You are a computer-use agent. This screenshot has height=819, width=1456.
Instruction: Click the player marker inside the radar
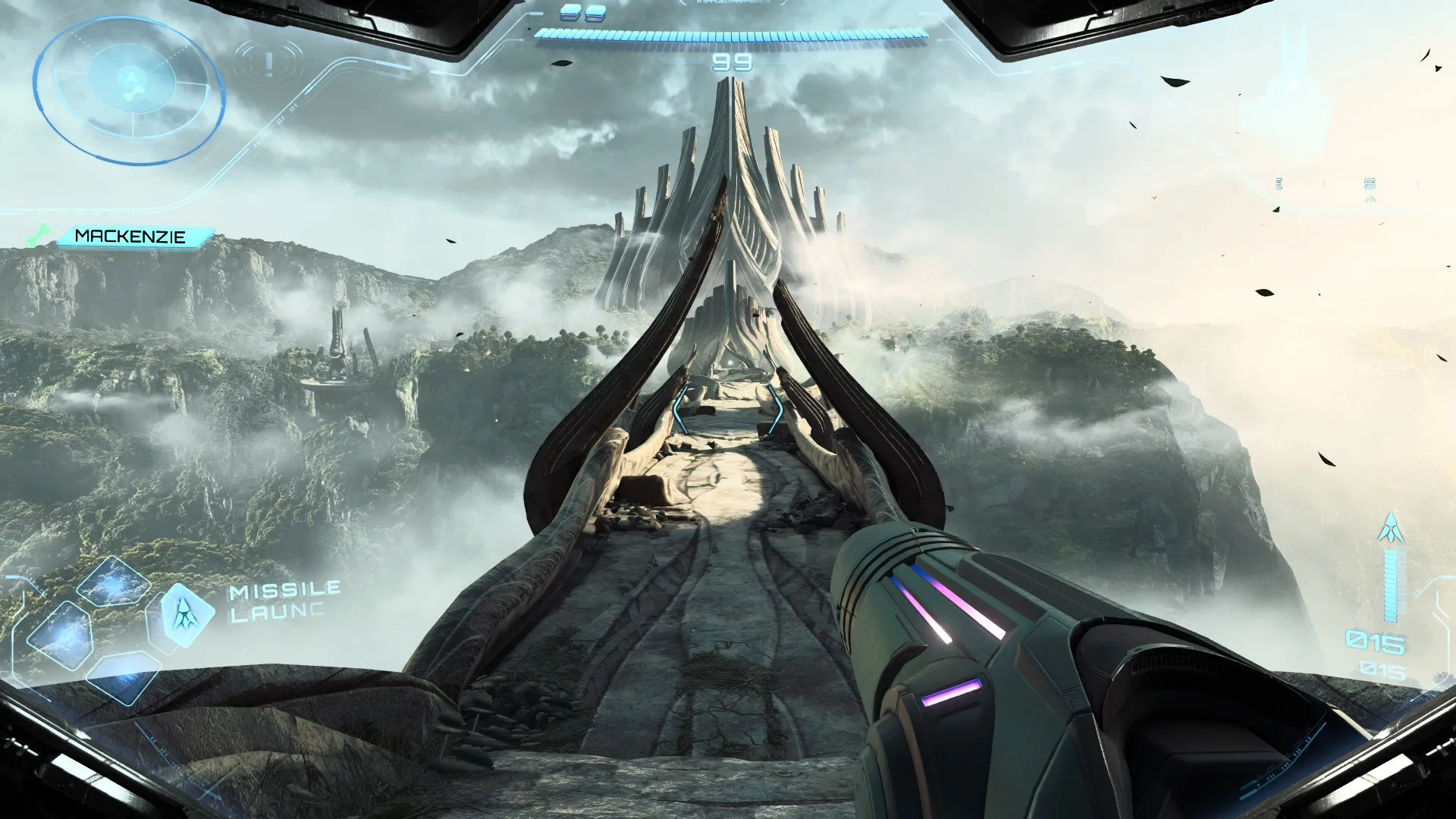click(130, 77)
